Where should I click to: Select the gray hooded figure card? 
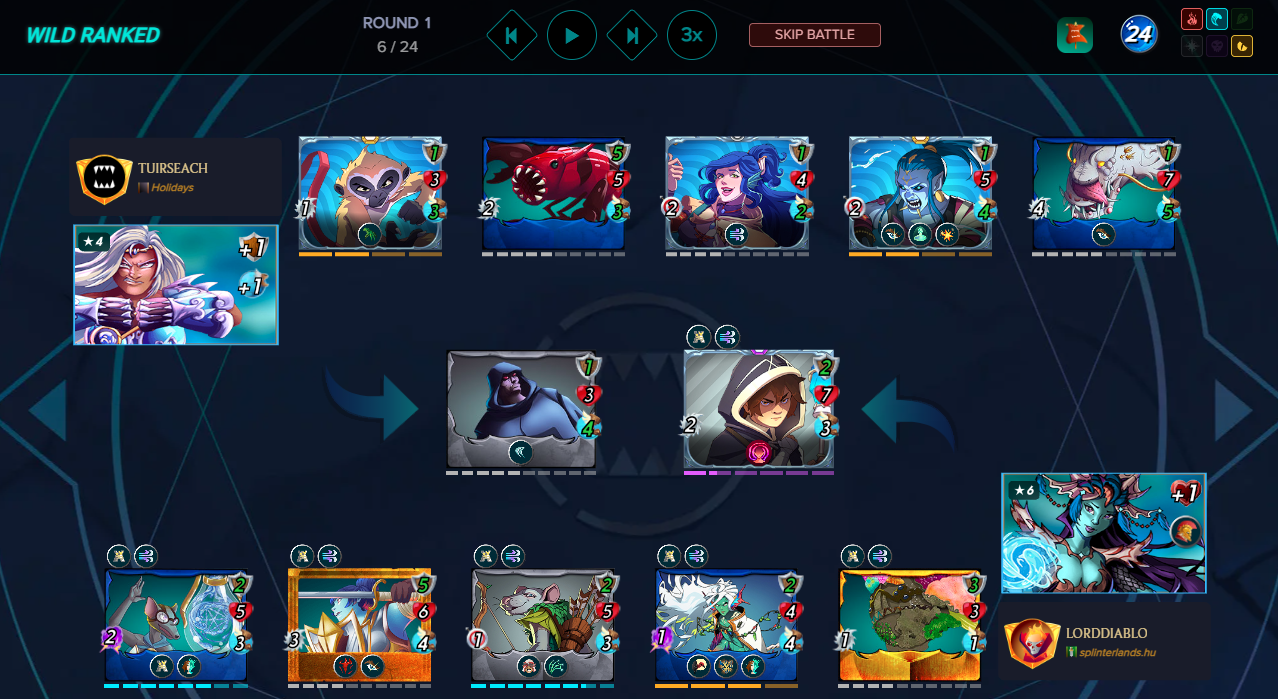click(x=521, y=409)
